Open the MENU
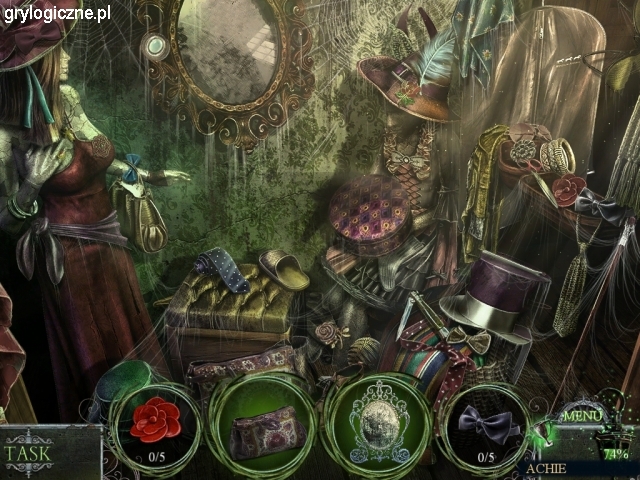 click(582, 416)
